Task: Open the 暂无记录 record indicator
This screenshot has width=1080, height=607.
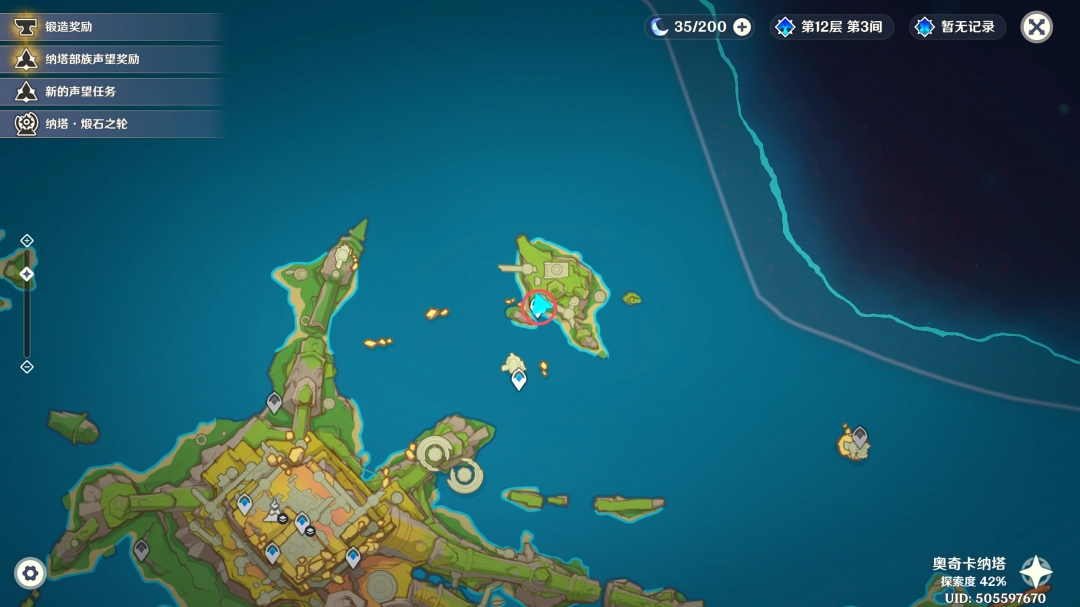Action: [x=957, y=27]
